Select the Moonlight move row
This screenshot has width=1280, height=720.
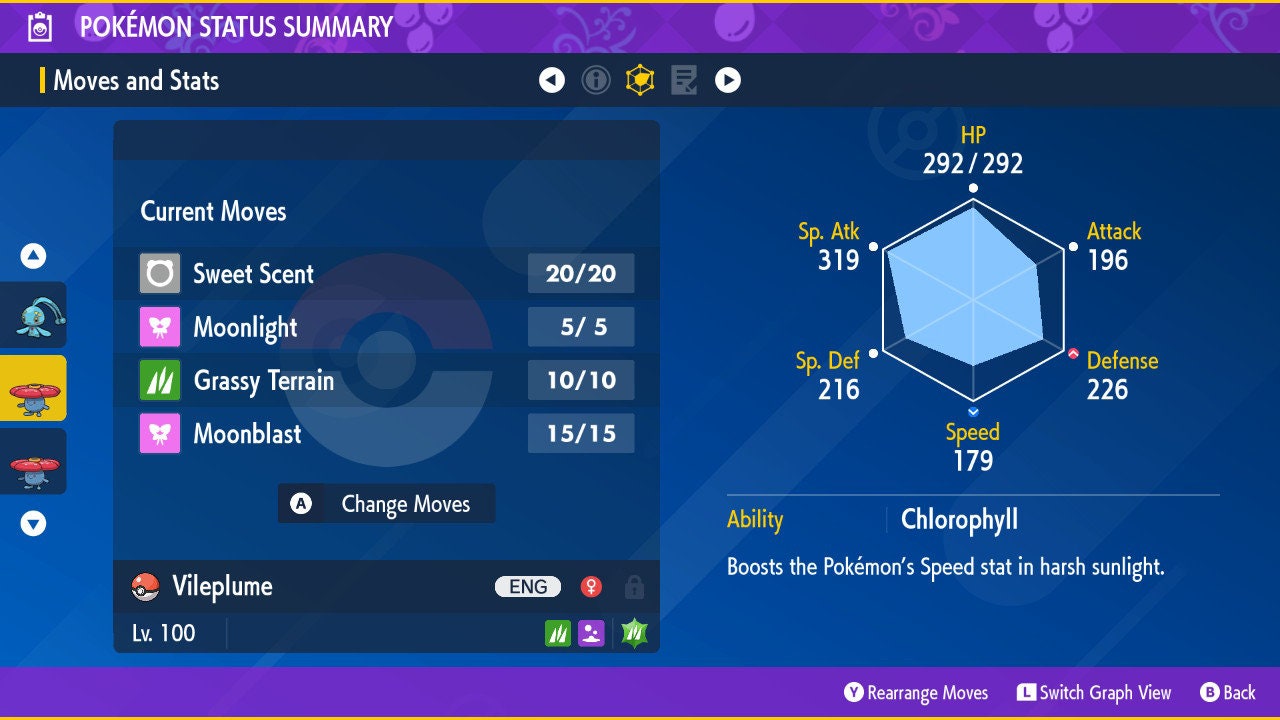[386, 327]
